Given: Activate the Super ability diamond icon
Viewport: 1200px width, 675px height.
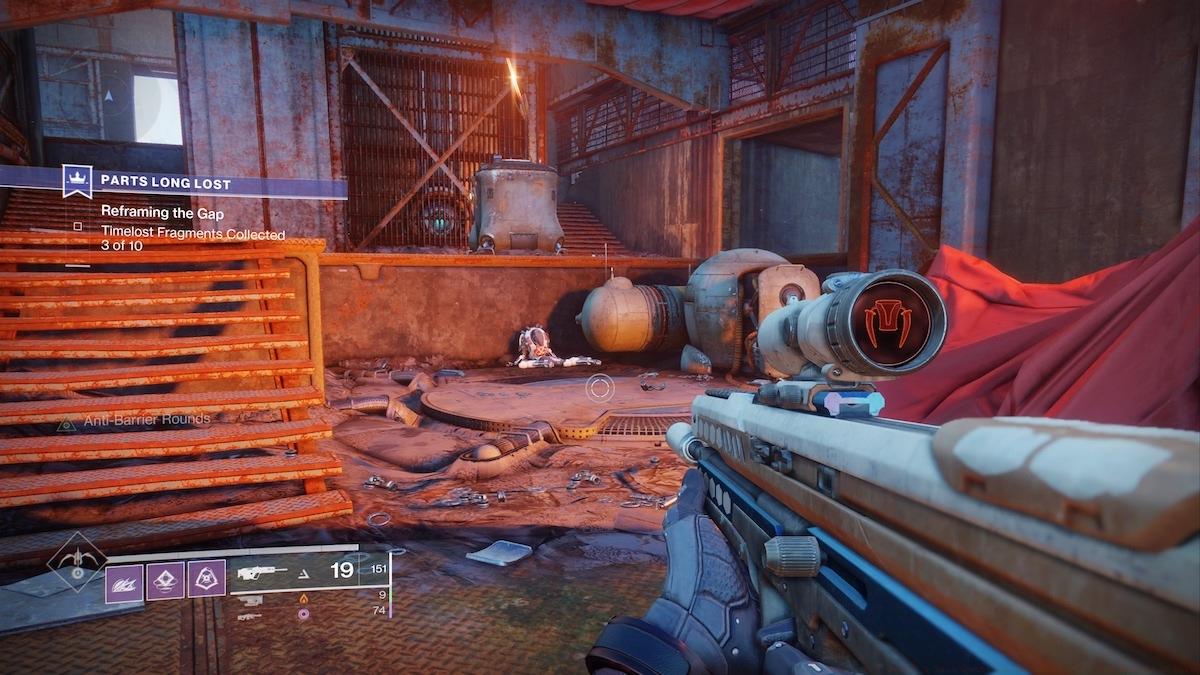Looking at the screenshot, I should [77, 563].
